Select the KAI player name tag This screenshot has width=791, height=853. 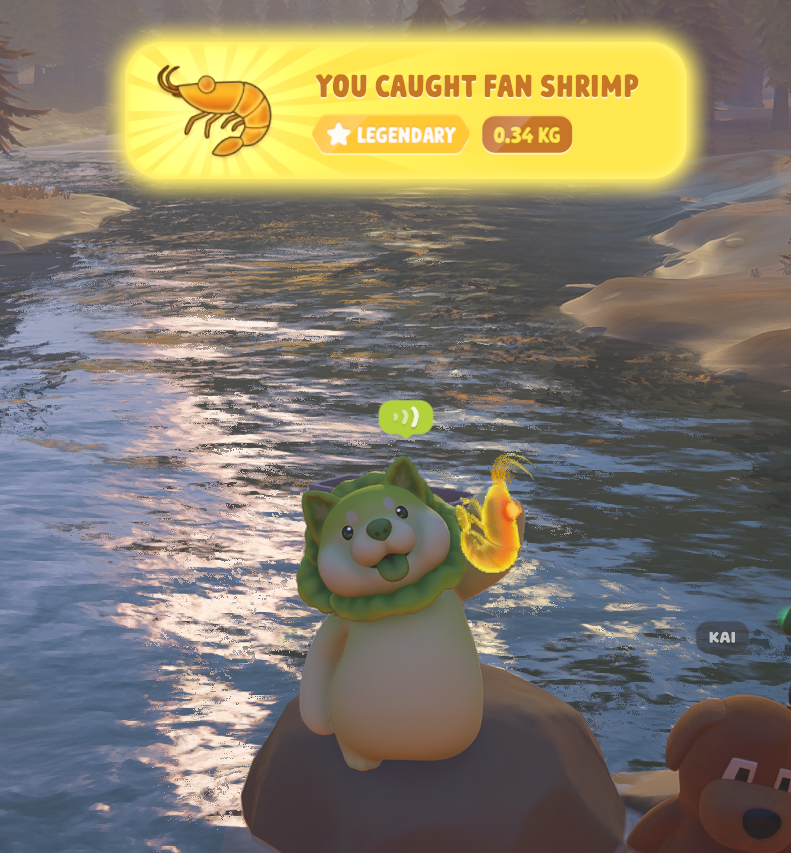tap(722, 637)
